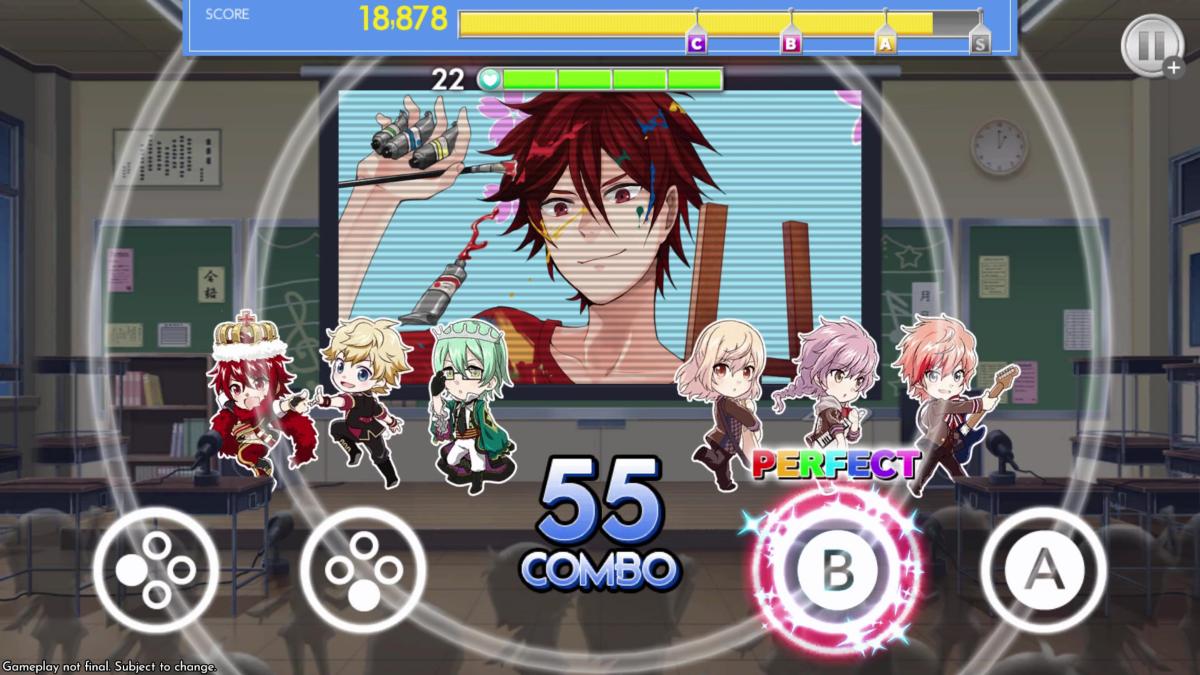
Task: Hit the A rhythm button
Action: click(1043, 569)
